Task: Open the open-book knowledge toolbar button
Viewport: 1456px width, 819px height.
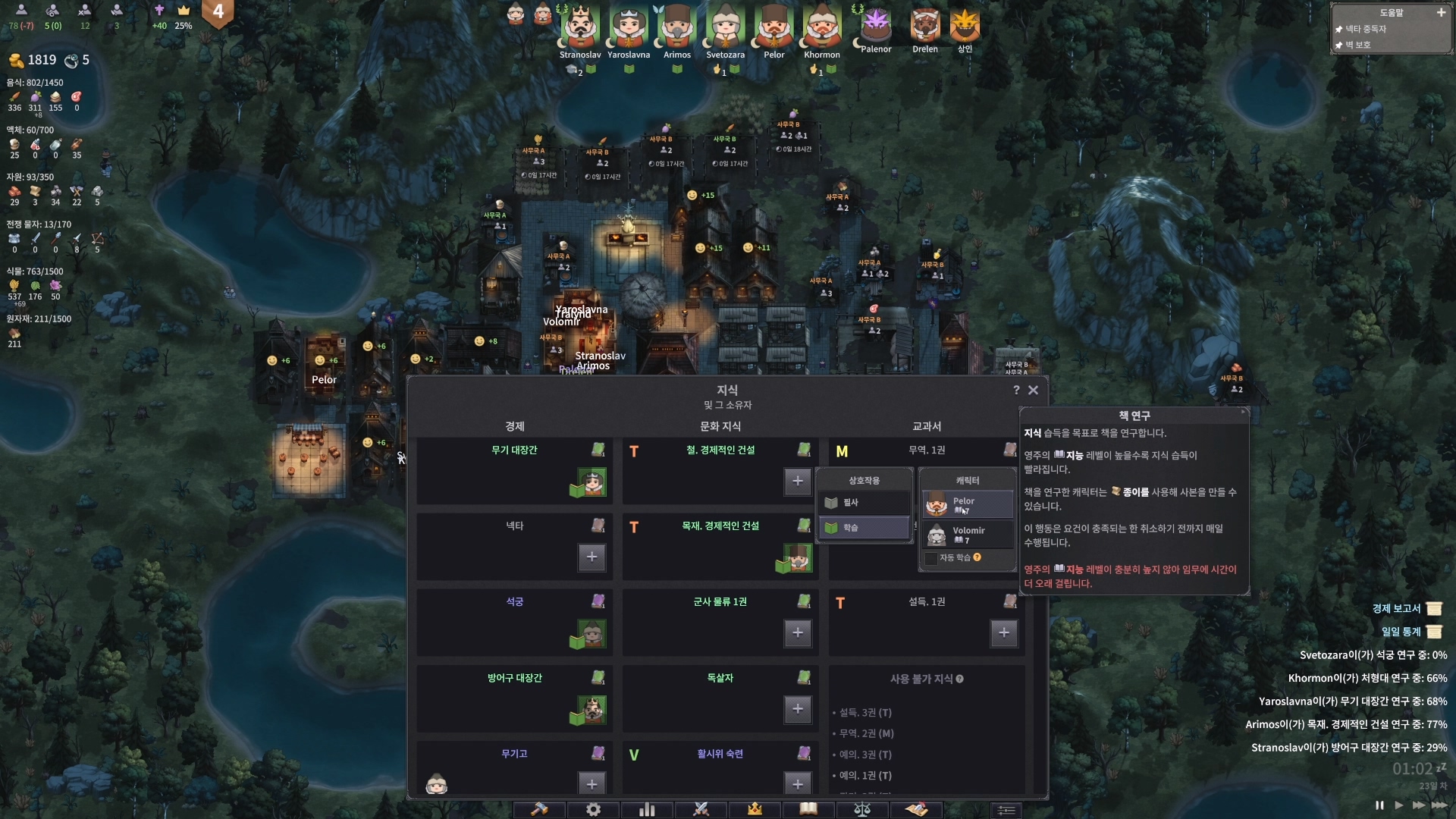Action: coord(808,809)
